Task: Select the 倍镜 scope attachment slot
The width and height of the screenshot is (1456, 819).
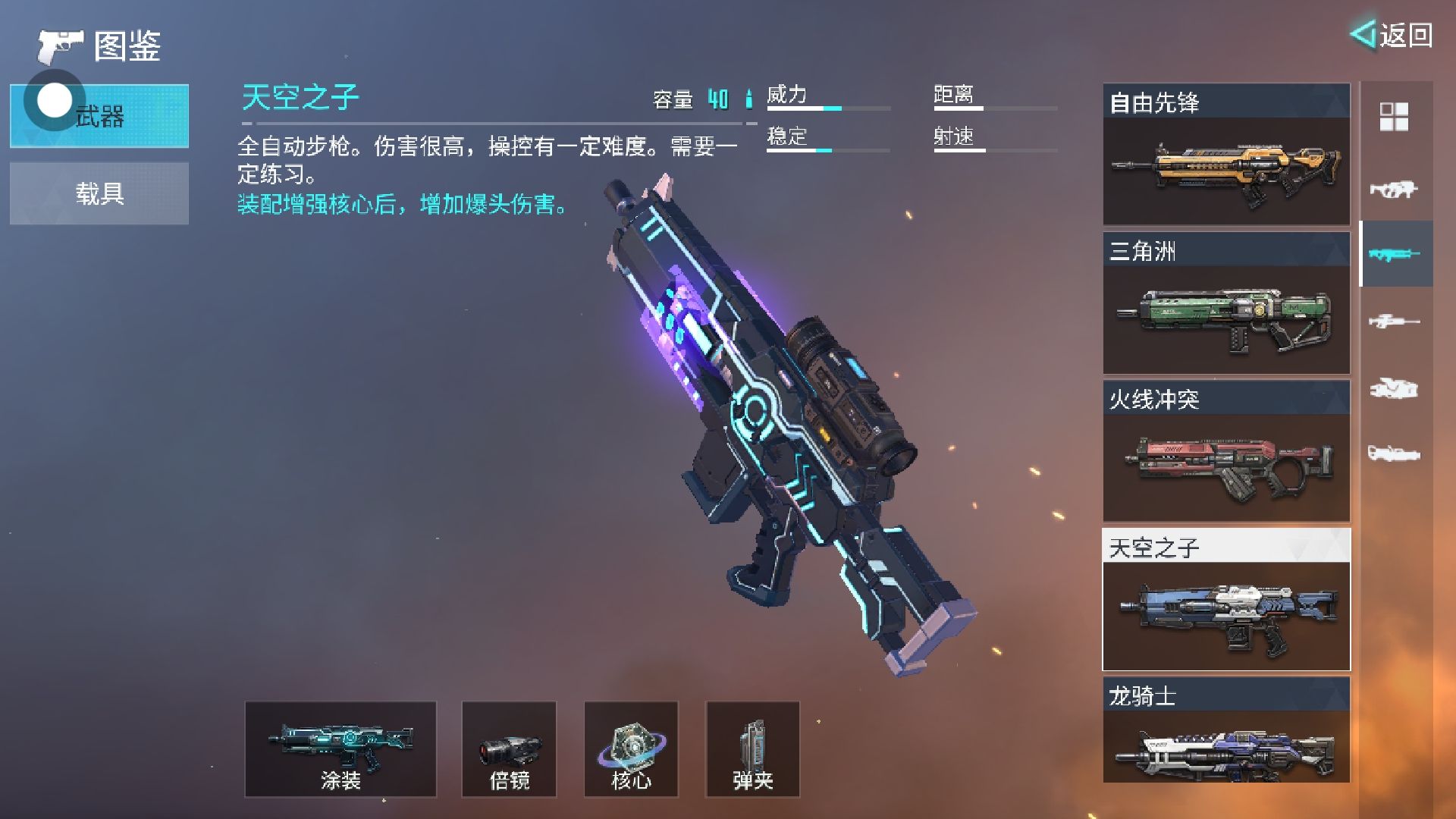Action: 509,749
